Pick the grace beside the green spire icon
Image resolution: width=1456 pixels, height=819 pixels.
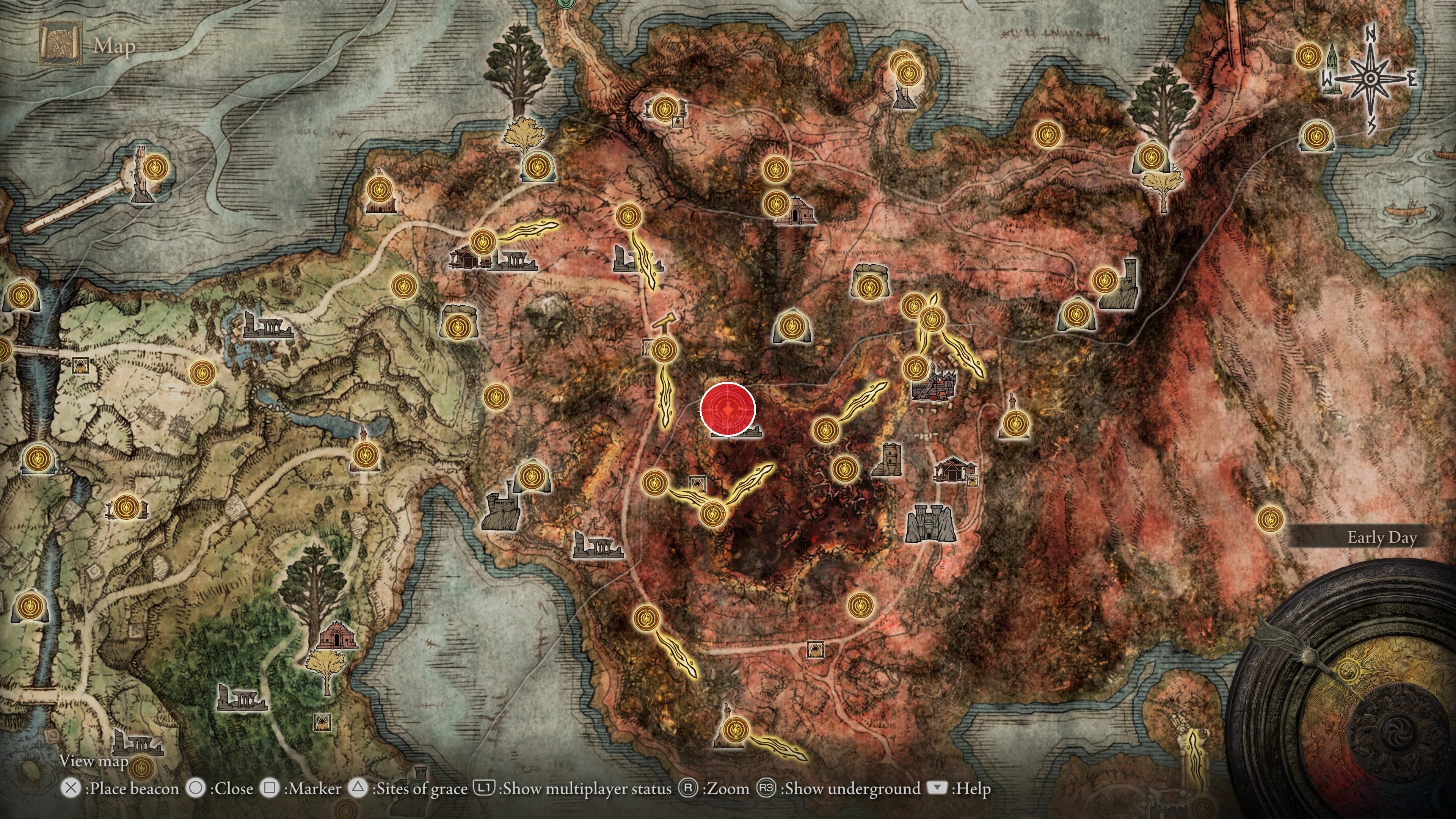(1309, 56)
